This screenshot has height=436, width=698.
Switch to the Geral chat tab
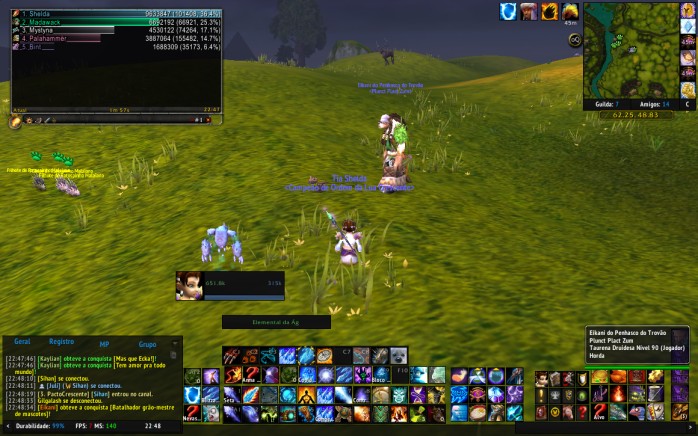(22, 342)
